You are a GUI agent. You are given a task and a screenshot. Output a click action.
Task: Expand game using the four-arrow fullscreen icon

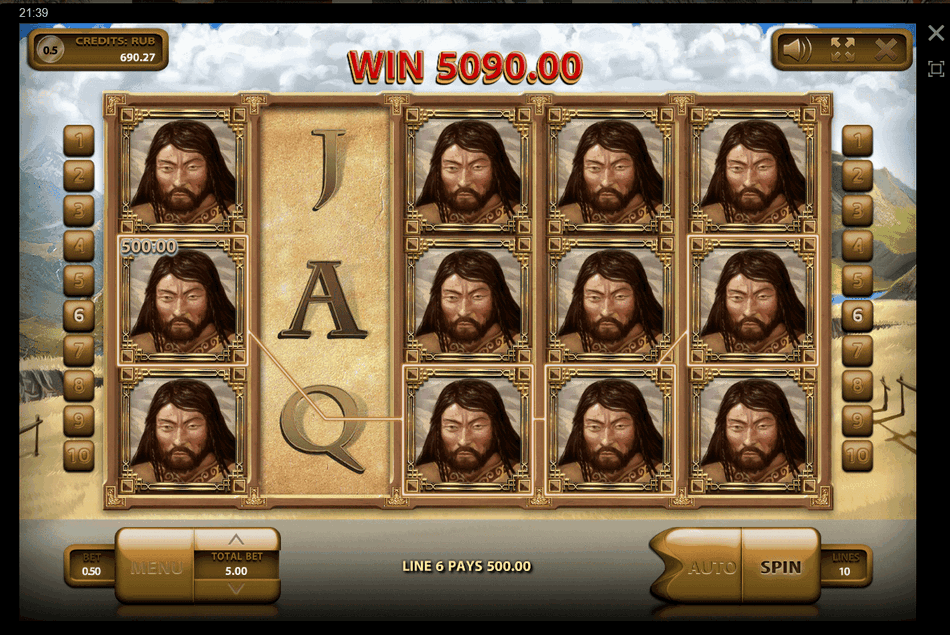[842, 49]
